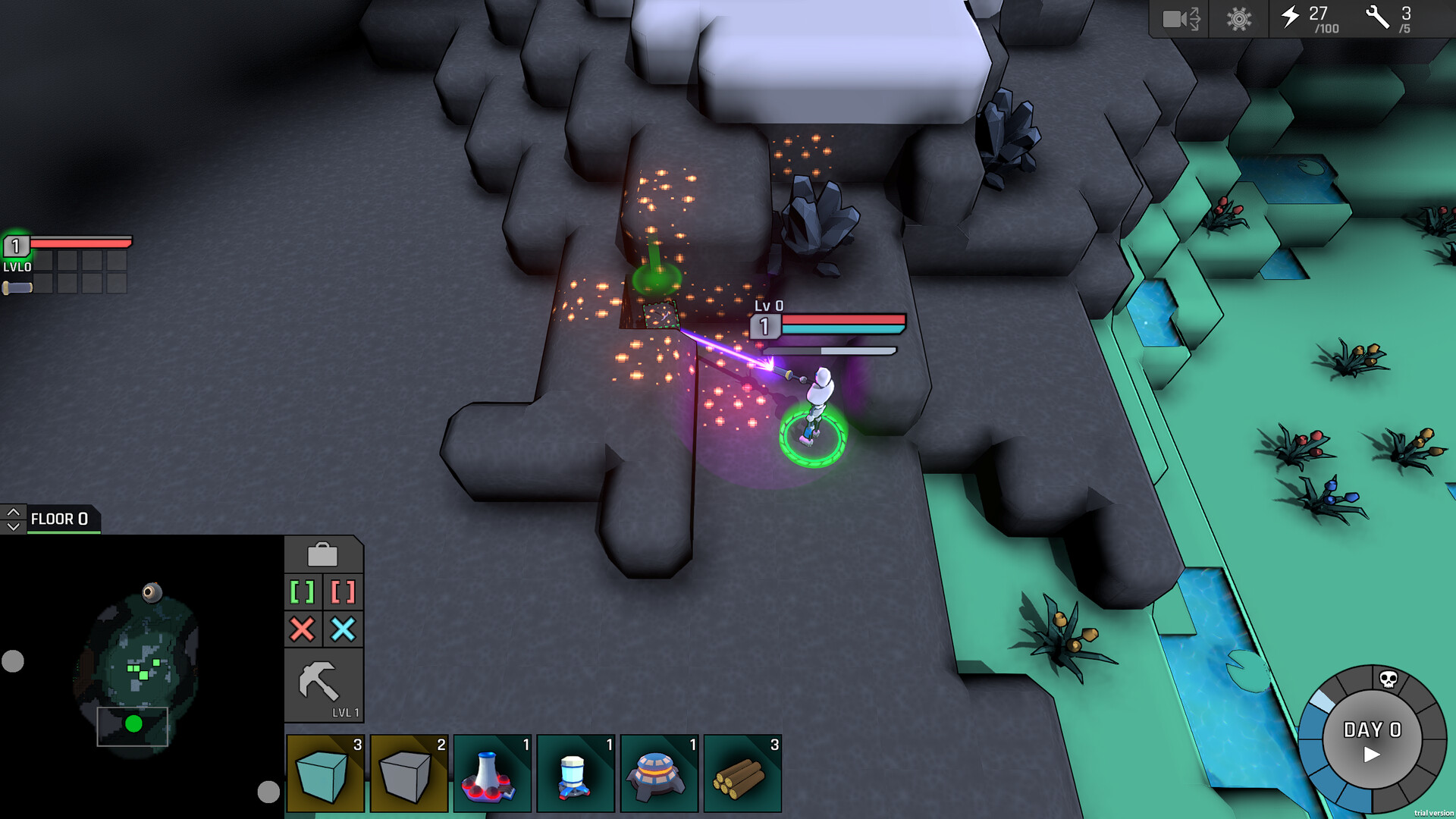Image resolution: width=1456 pixels, height=819 pixels.
Task: Select the red brackets tool
Action: (x=343, y=591)
